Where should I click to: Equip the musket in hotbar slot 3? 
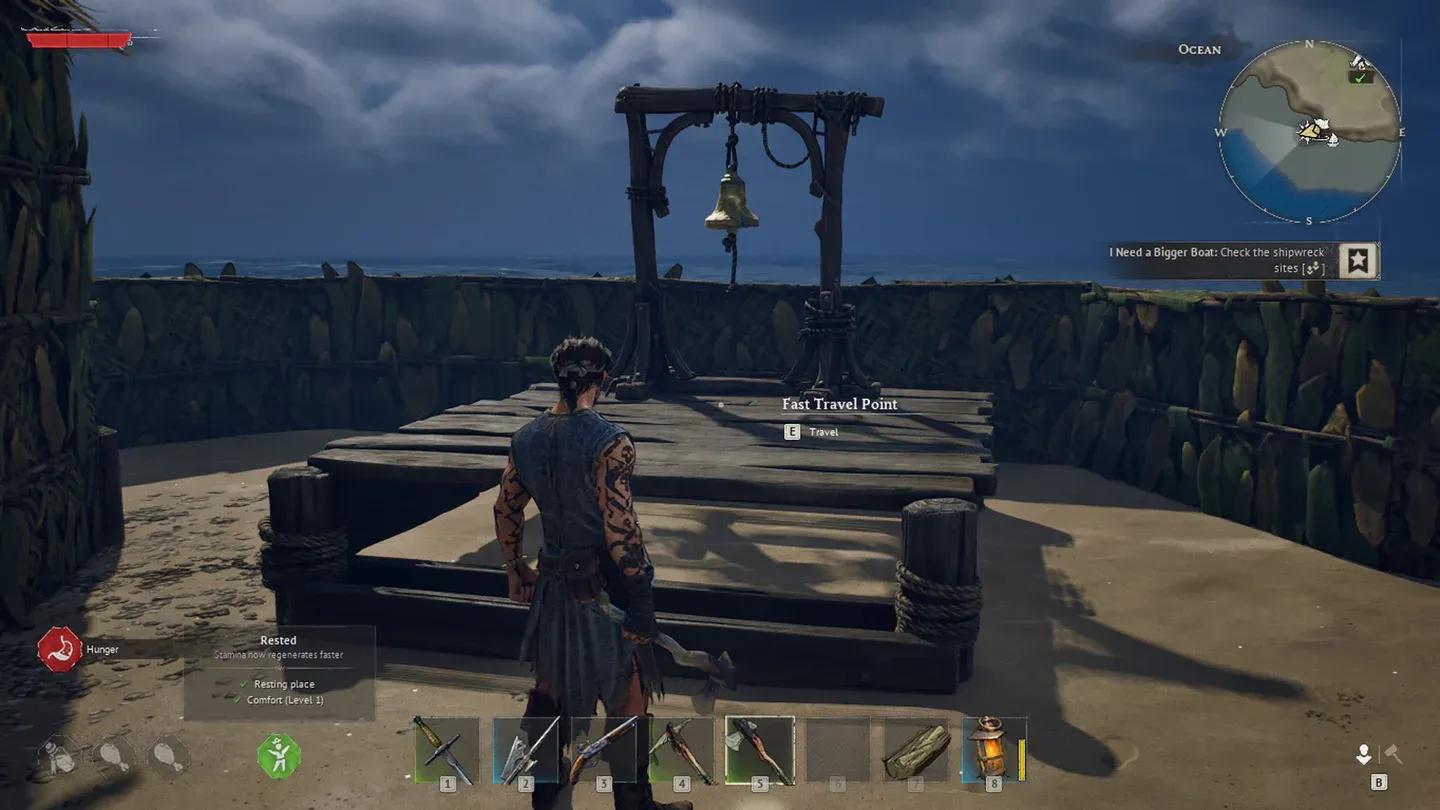coord(603,748)
